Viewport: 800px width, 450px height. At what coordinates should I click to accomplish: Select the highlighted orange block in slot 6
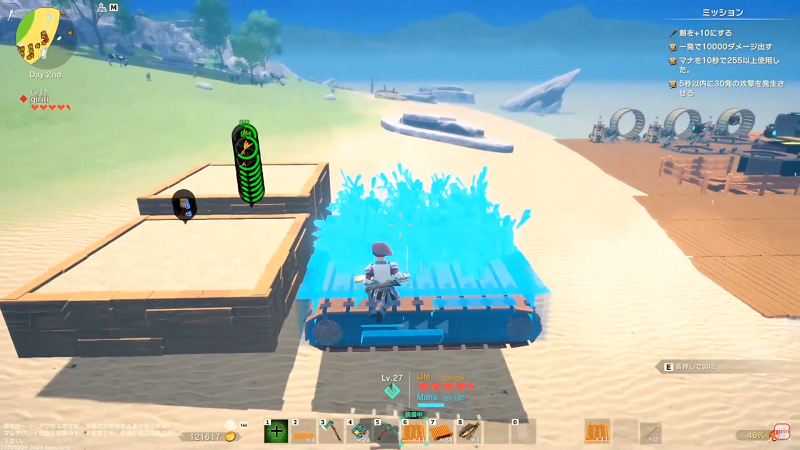pyautogui.click(x=414, y=431)
